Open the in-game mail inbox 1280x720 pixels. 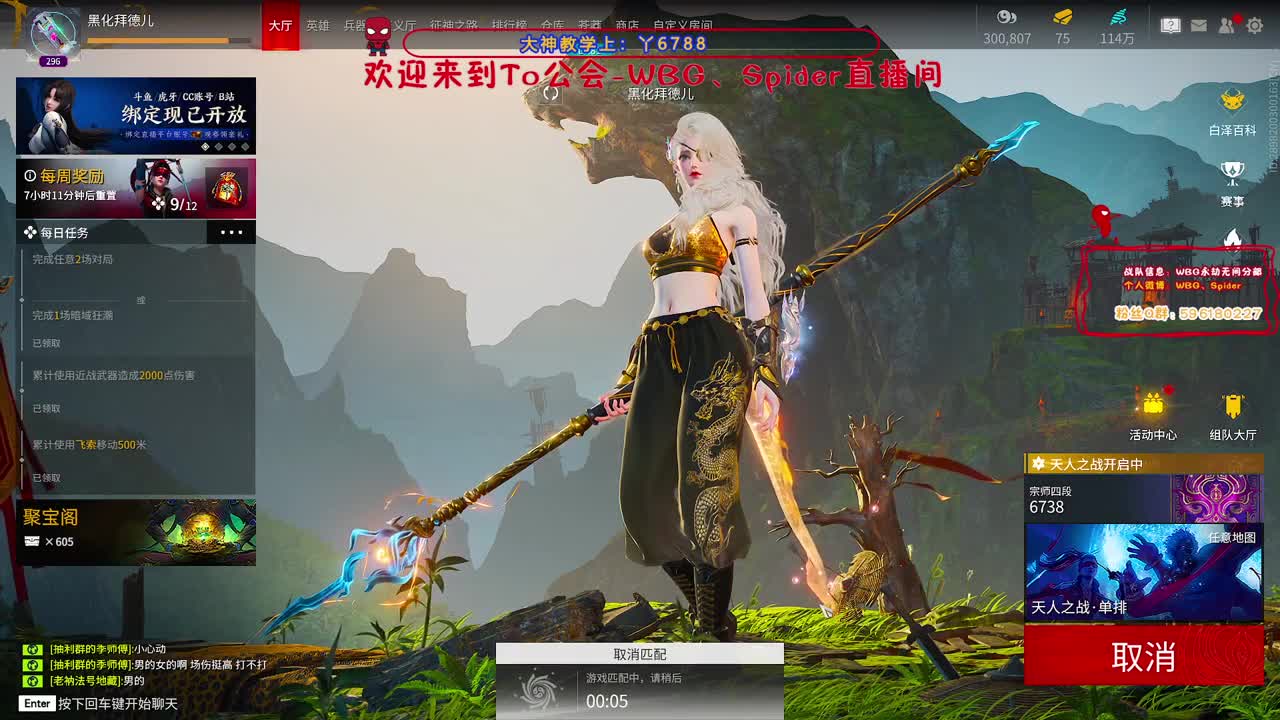click(1199, 24)
